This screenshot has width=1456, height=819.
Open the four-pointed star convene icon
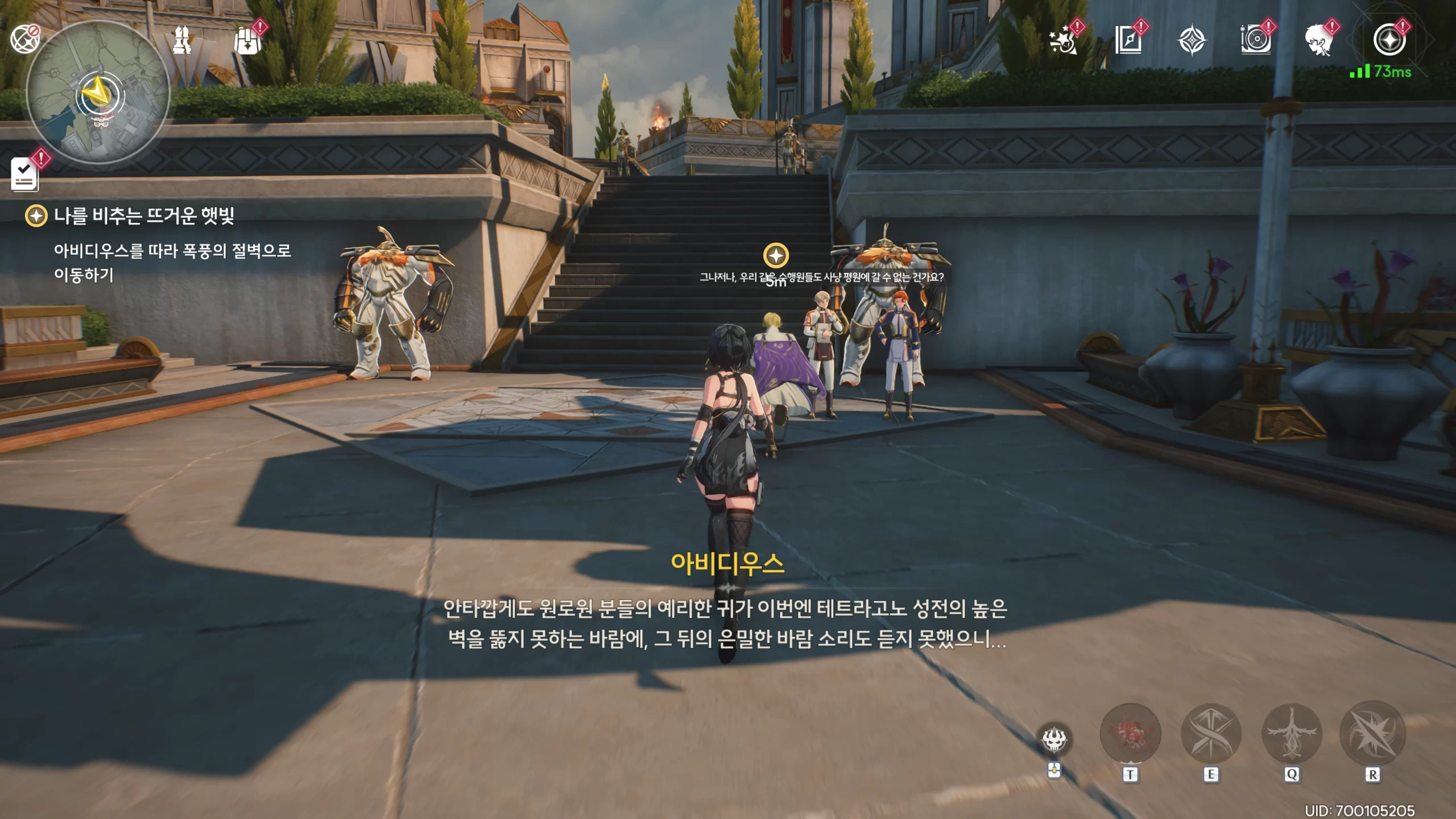tap(1192, 40)
